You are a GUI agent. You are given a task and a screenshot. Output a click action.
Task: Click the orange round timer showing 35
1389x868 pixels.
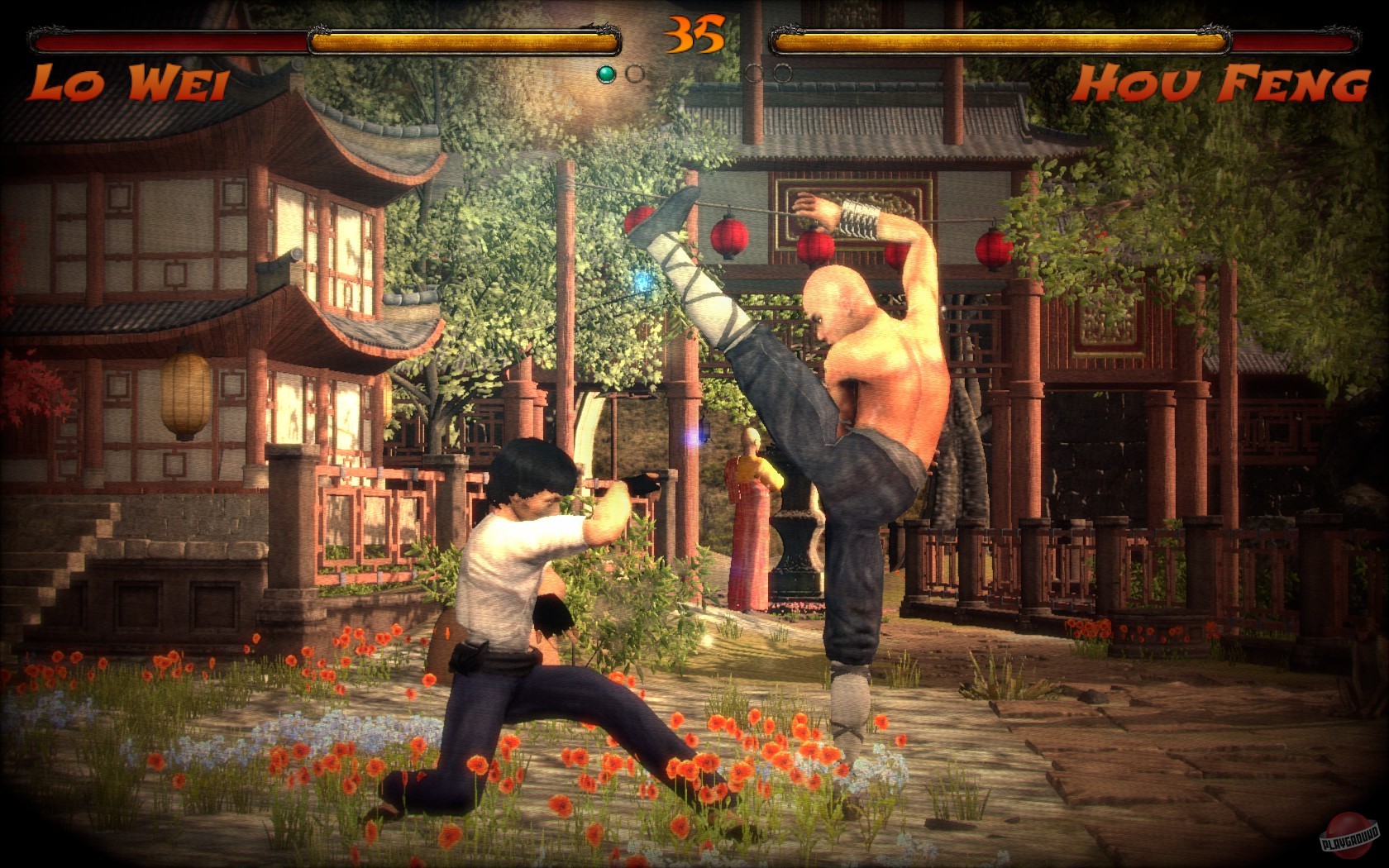click(x=694, y=35)
